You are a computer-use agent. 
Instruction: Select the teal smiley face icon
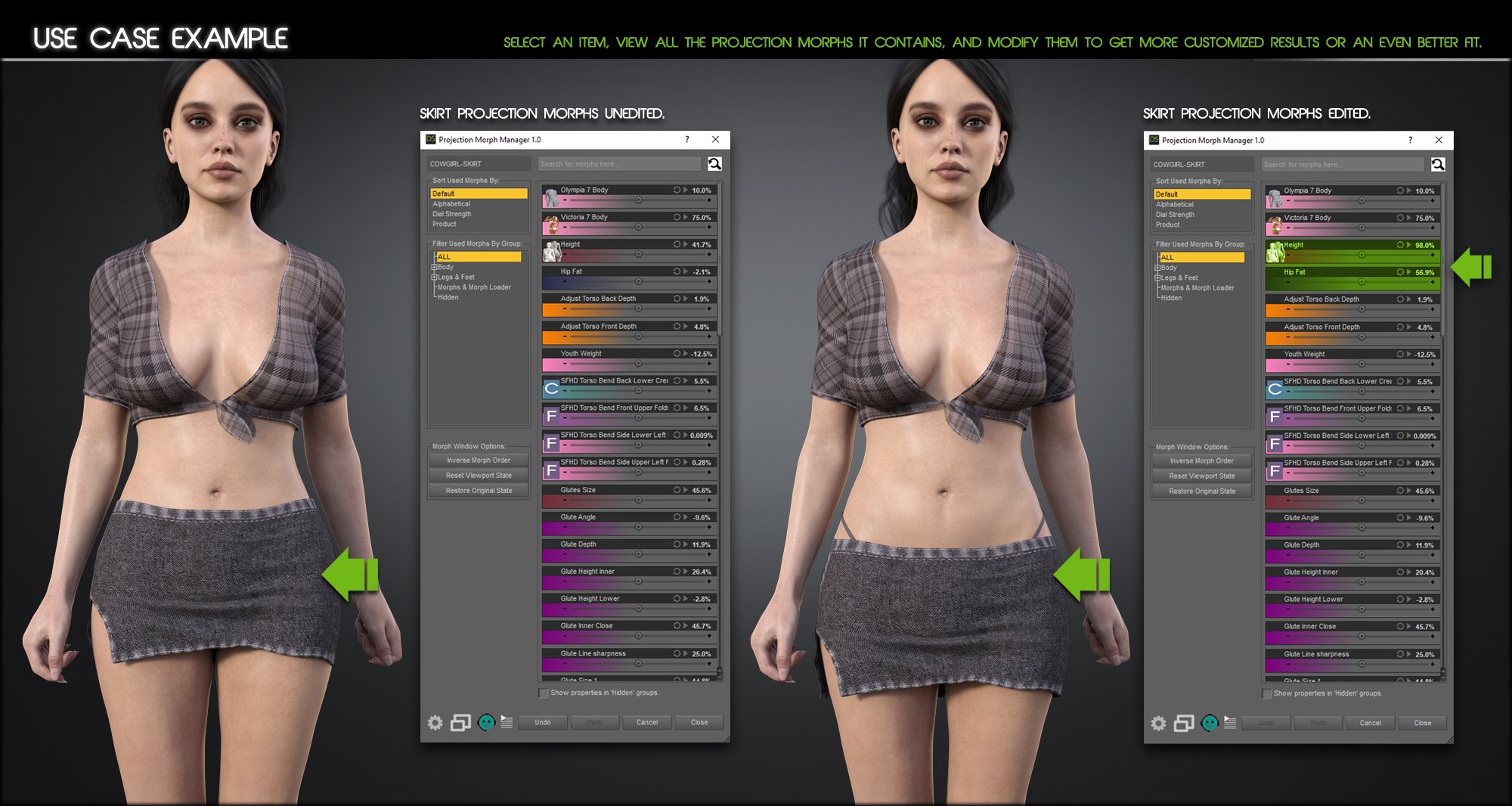485,722
